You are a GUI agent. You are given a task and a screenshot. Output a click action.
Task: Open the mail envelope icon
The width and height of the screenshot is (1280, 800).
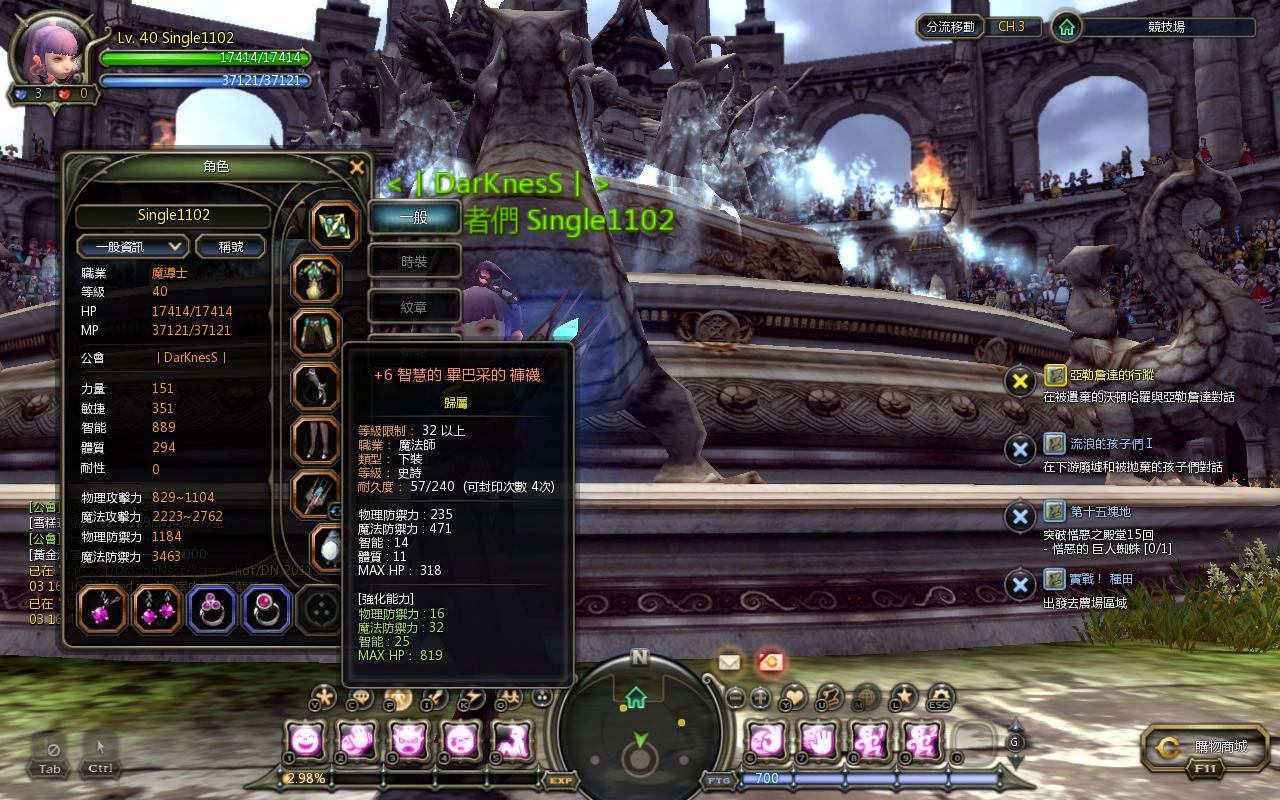[x=728, y=661]
